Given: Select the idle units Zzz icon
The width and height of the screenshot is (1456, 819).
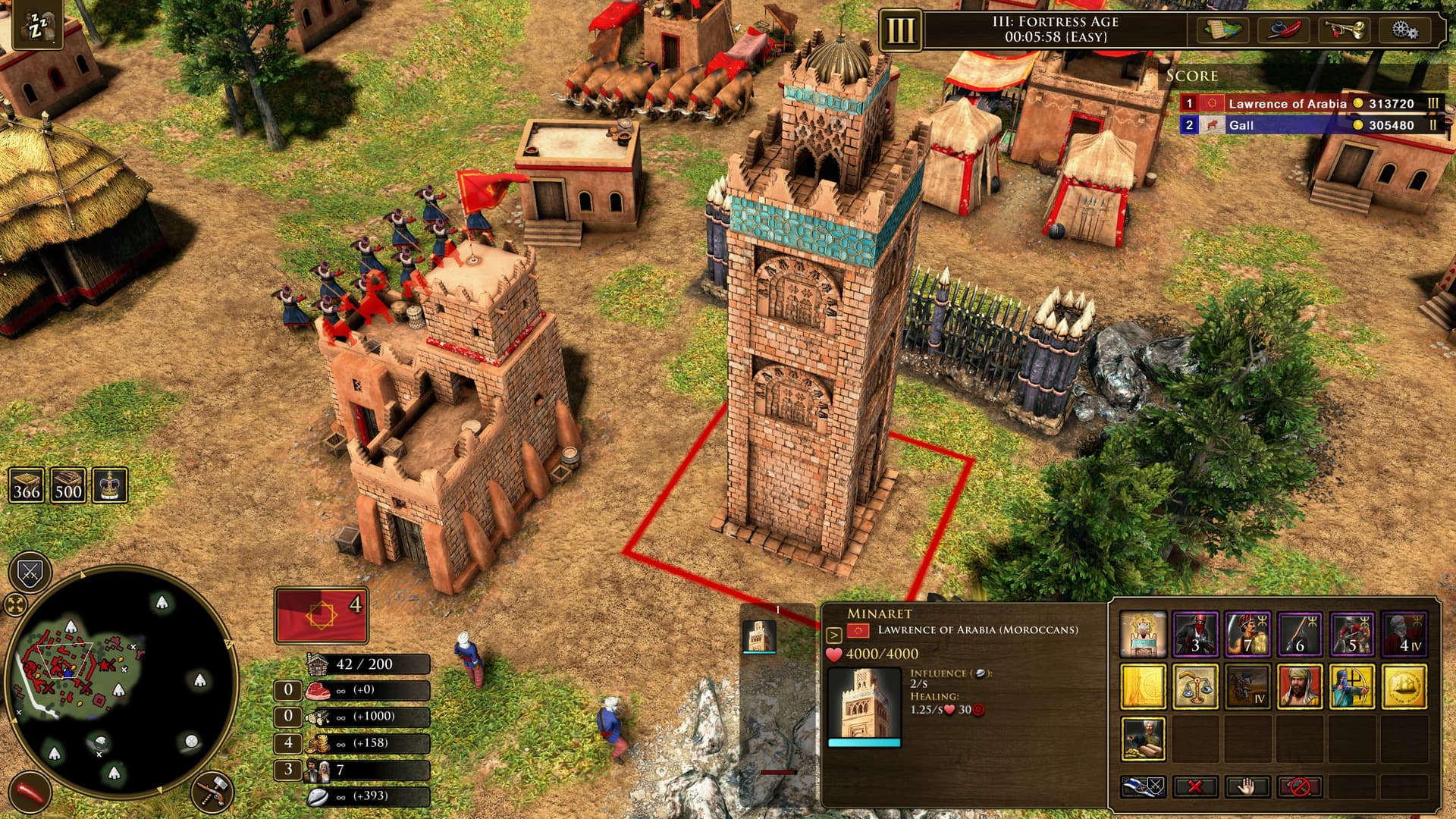Looking at the screenshot, I should pyautogui.click(x=37, y=27).
